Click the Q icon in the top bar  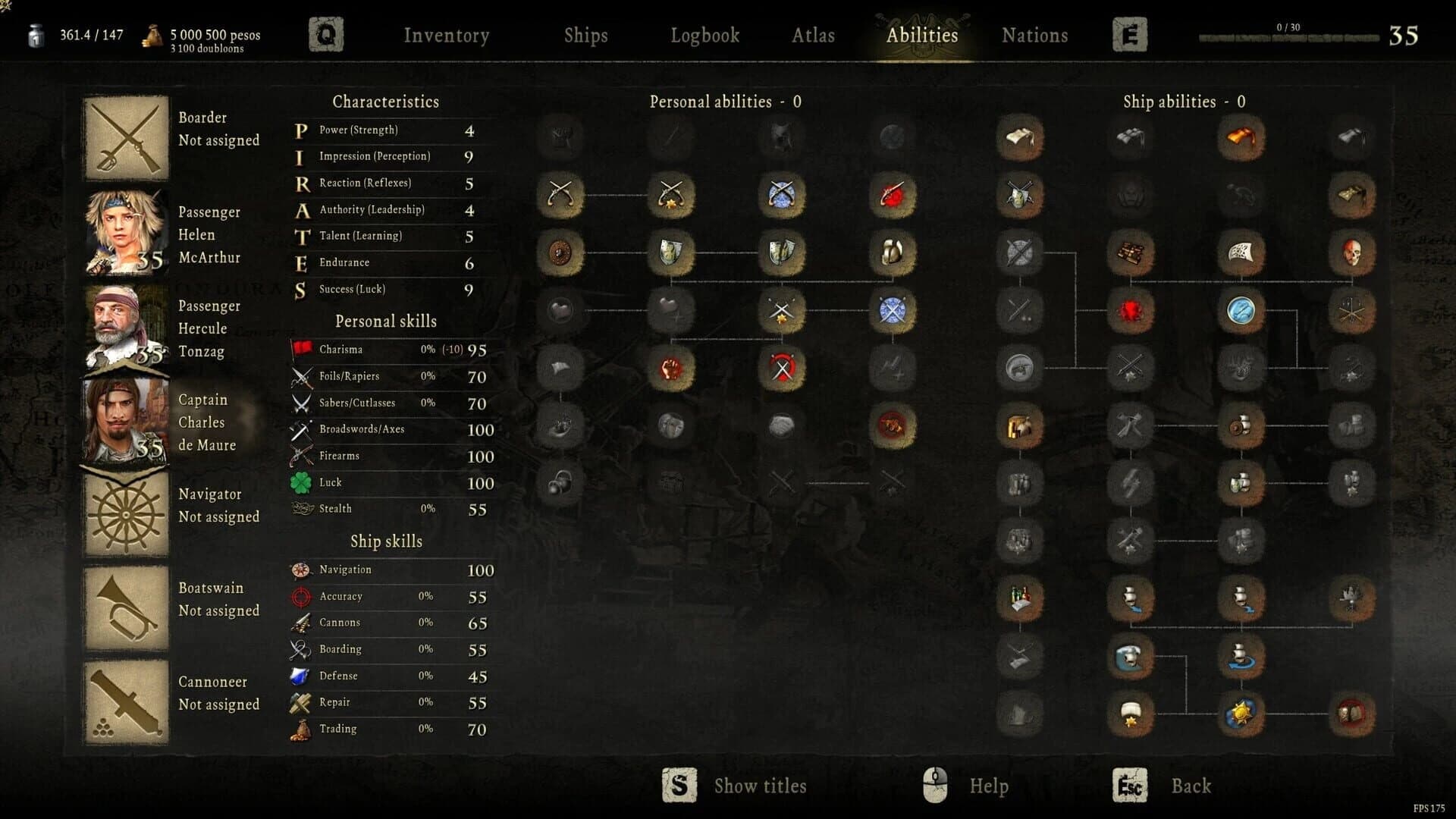pyautogui.click(x=326, y=34)
